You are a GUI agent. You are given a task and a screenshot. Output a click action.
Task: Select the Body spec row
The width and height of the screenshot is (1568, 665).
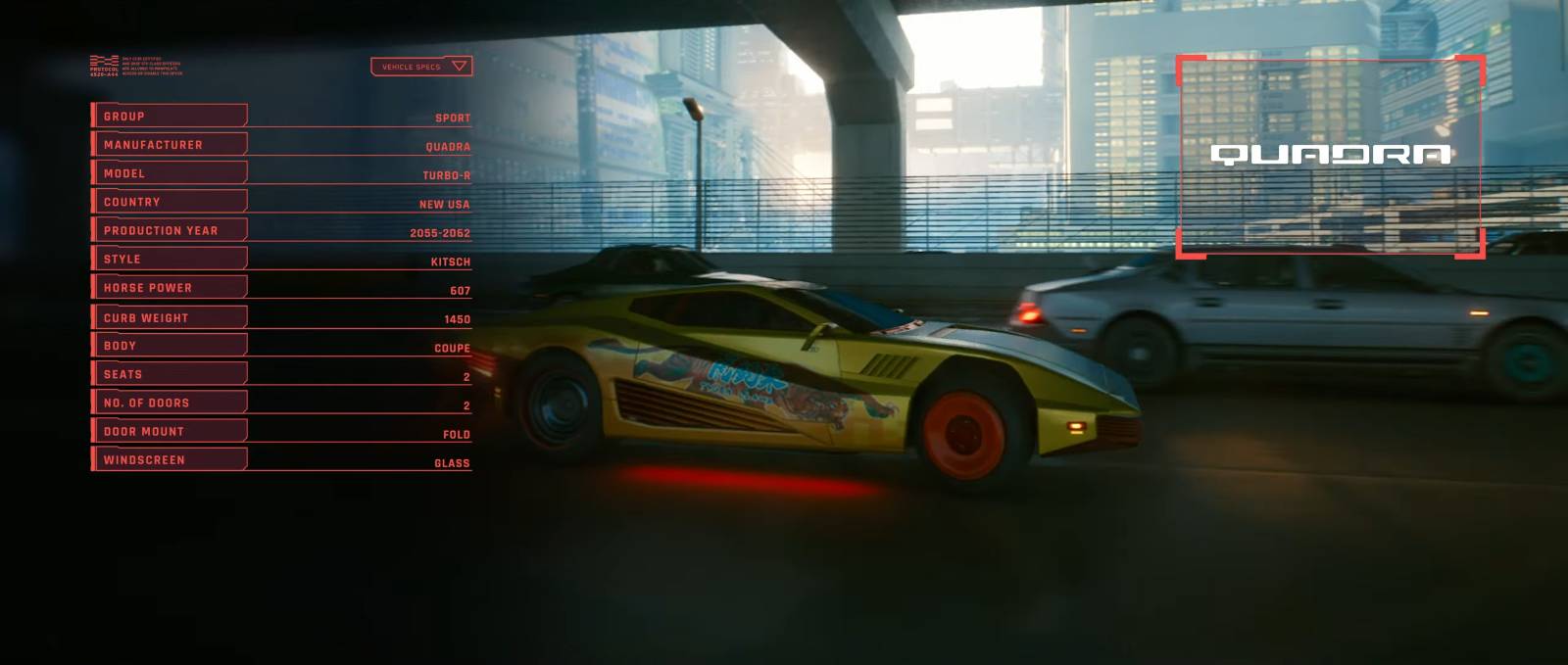click(169, 346)
